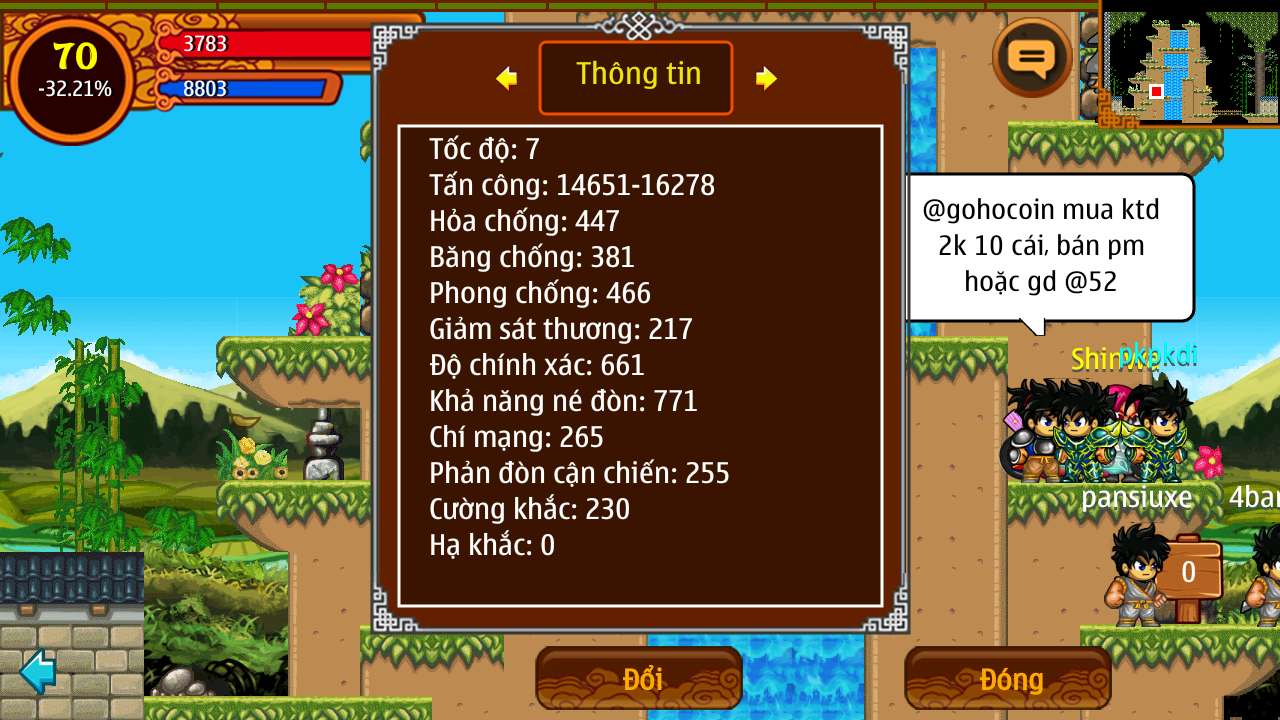Close the panel with Đóng

(1008, 679)
